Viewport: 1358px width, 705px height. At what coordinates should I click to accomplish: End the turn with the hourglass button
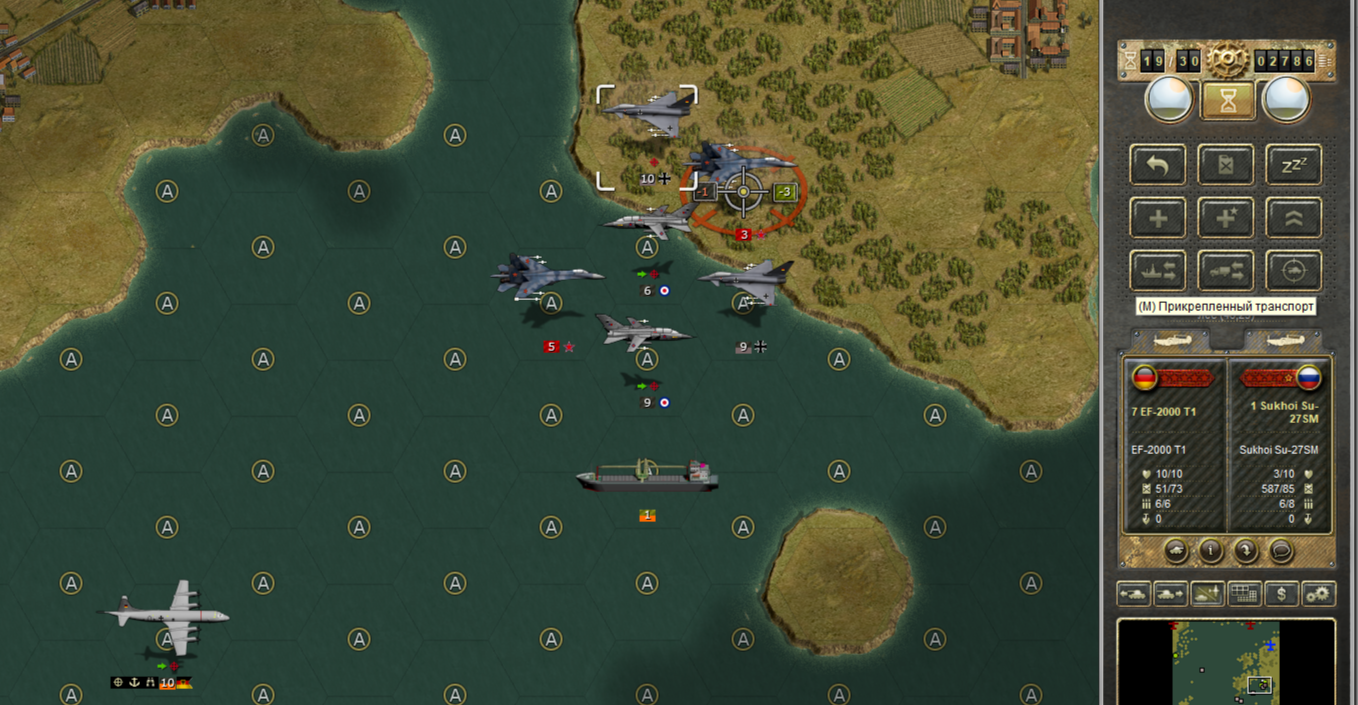[x=1226, y=100]
